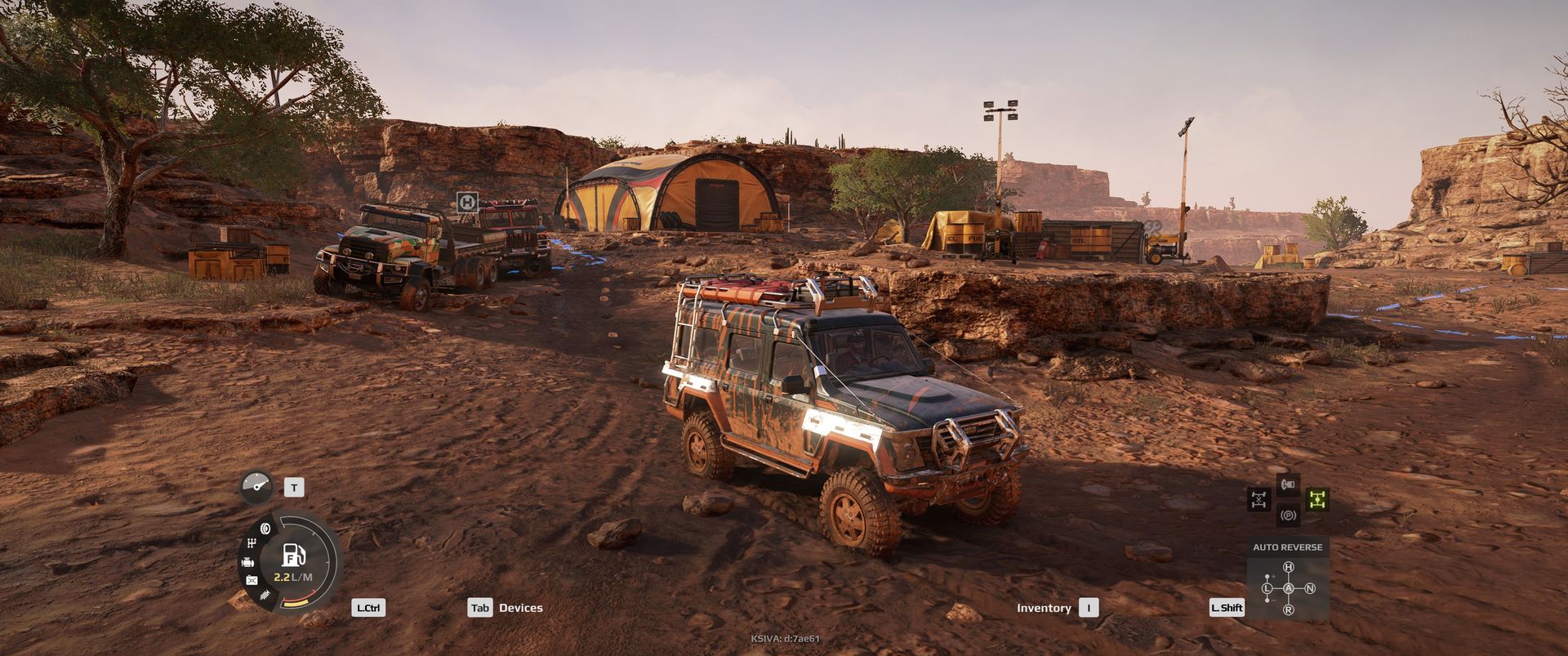This screenshot has width=1568, height=656.
Task: Click the H base marker icon
Action: [467, 202]
